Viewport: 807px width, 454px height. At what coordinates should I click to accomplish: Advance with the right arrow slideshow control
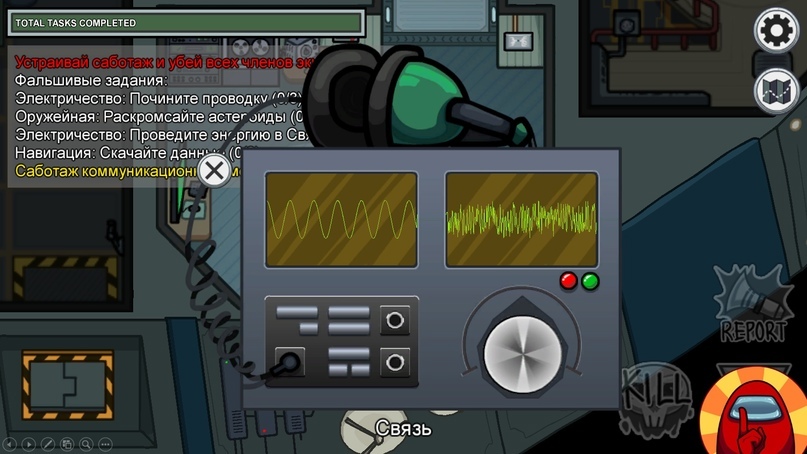click(29, 443)
